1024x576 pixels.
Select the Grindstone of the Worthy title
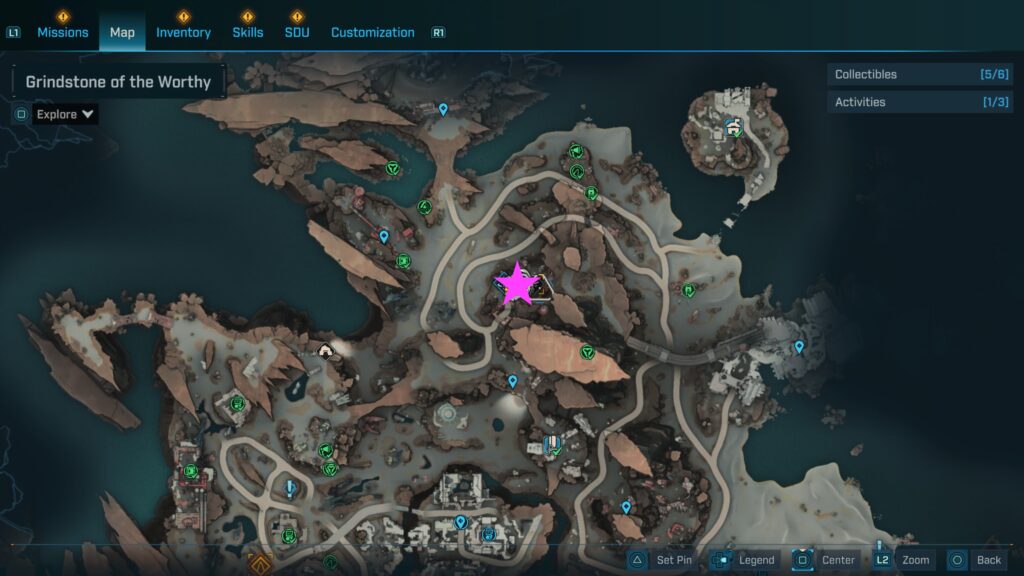tap(118, 82)
